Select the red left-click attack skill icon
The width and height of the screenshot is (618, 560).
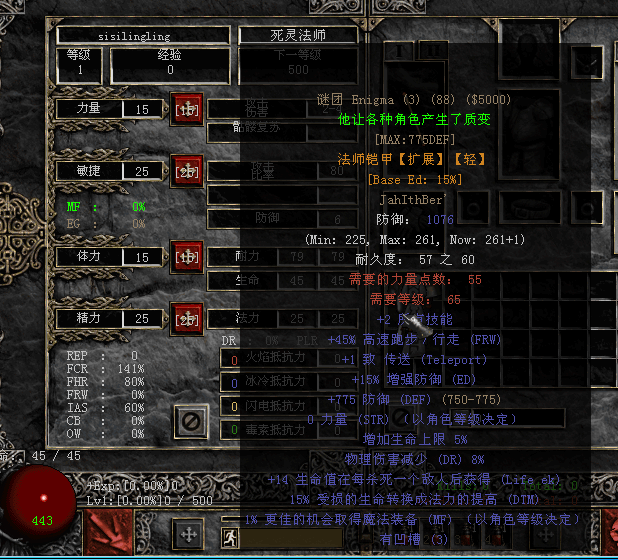(111, 532)
